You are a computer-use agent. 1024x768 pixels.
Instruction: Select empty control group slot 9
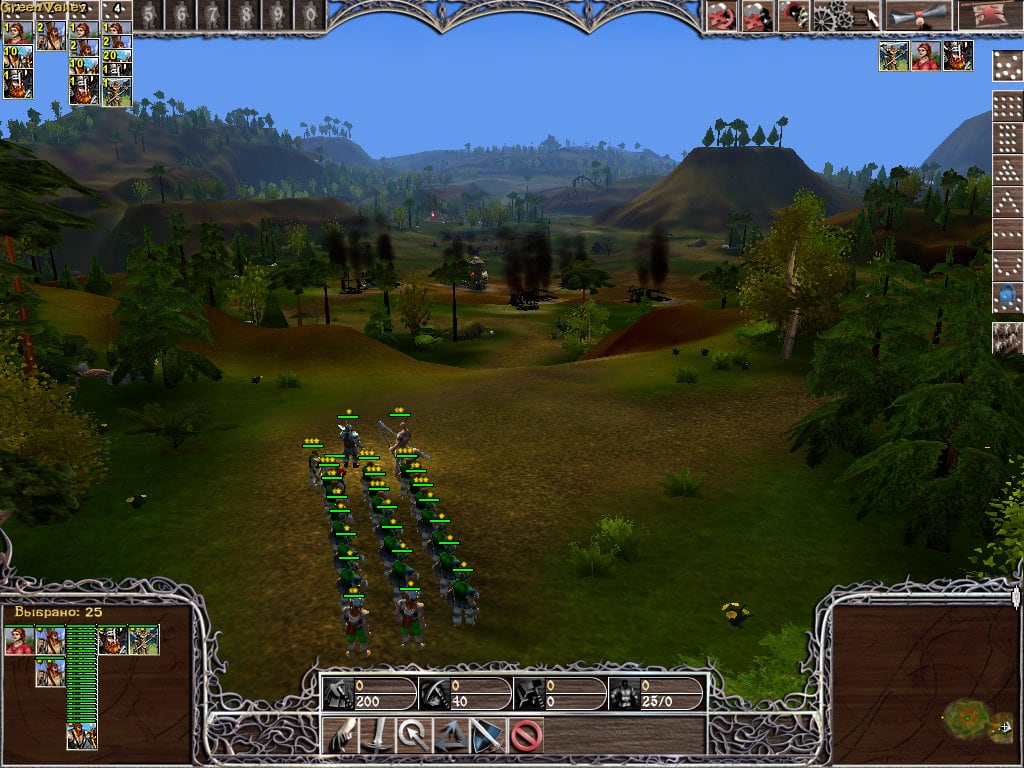(279, 14)
